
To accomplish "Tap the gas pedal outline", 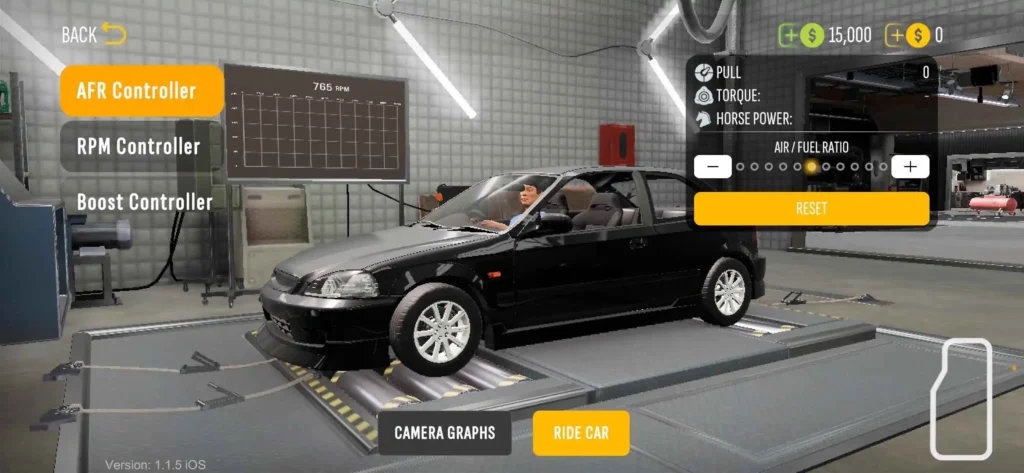I will (x=961, y=399).
